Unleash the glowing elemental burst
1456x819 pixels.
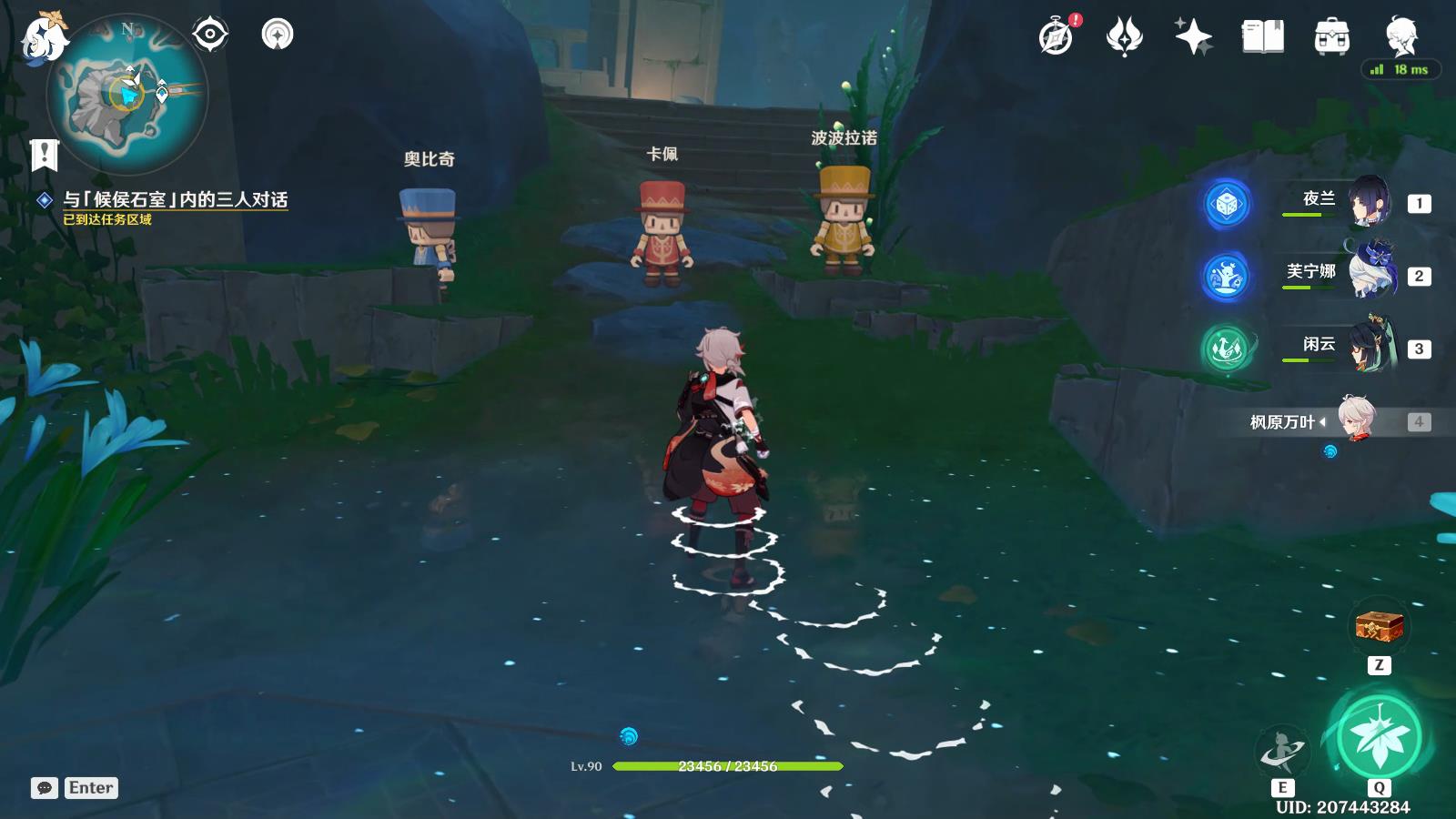[x=1379, y=737]
